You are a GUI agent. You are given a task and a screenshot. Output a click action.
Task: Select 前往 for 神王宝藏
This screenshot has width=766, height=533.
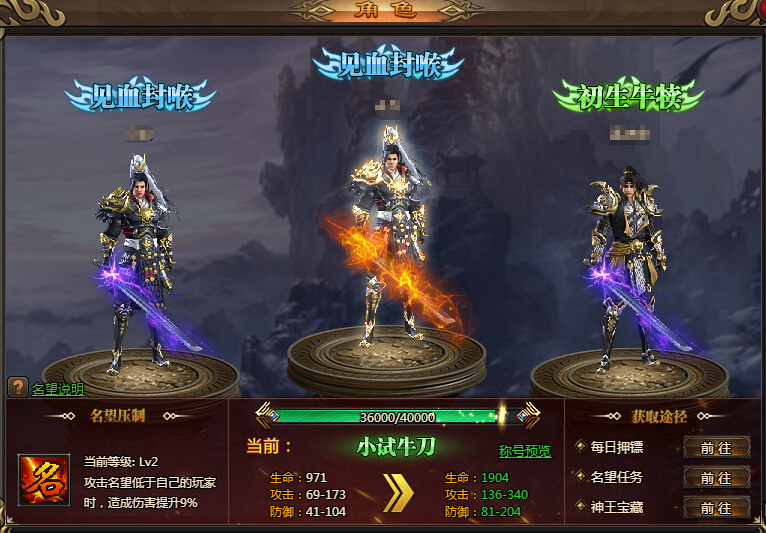716,507
